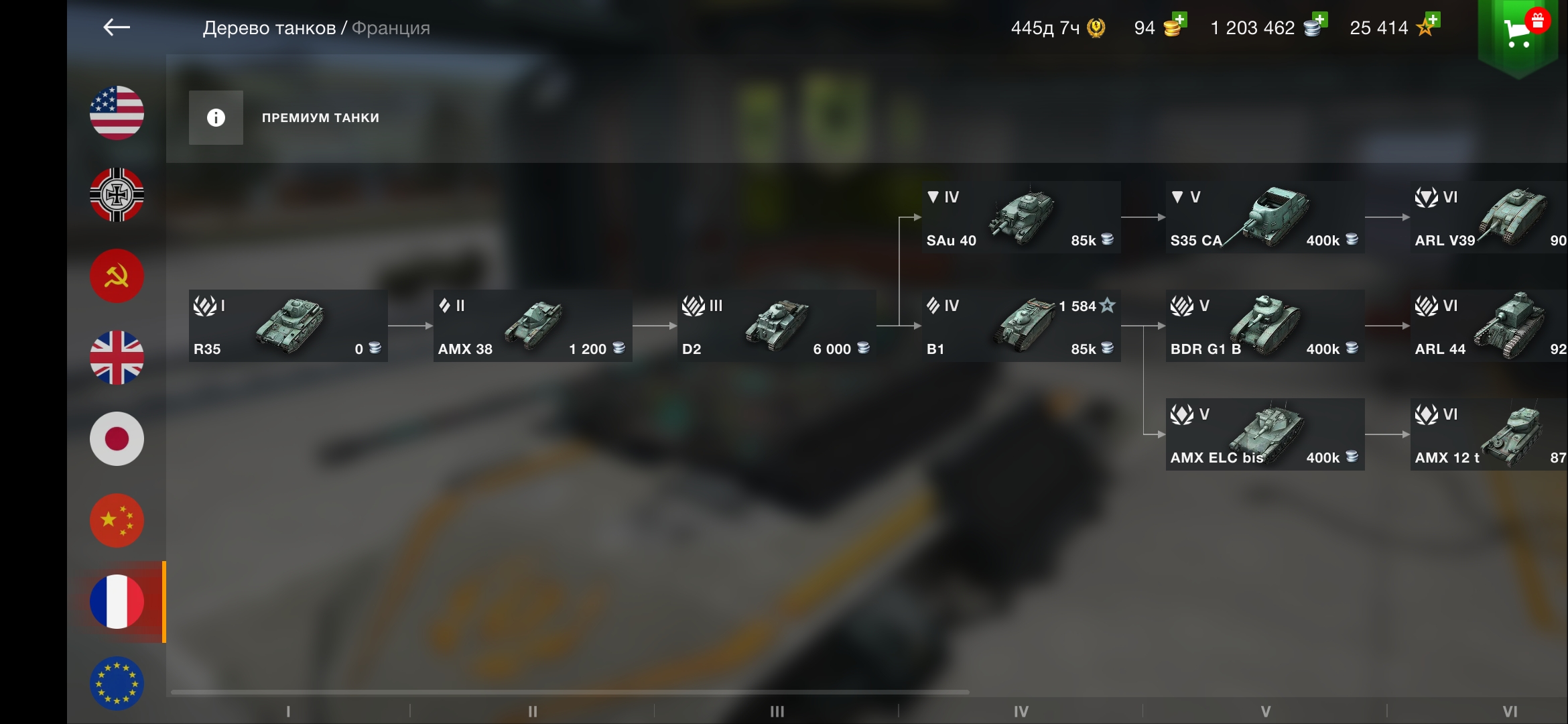Viewport: 1568px width, 724px height.
Task: Open the China tech tree
Action: coord(117,521)
